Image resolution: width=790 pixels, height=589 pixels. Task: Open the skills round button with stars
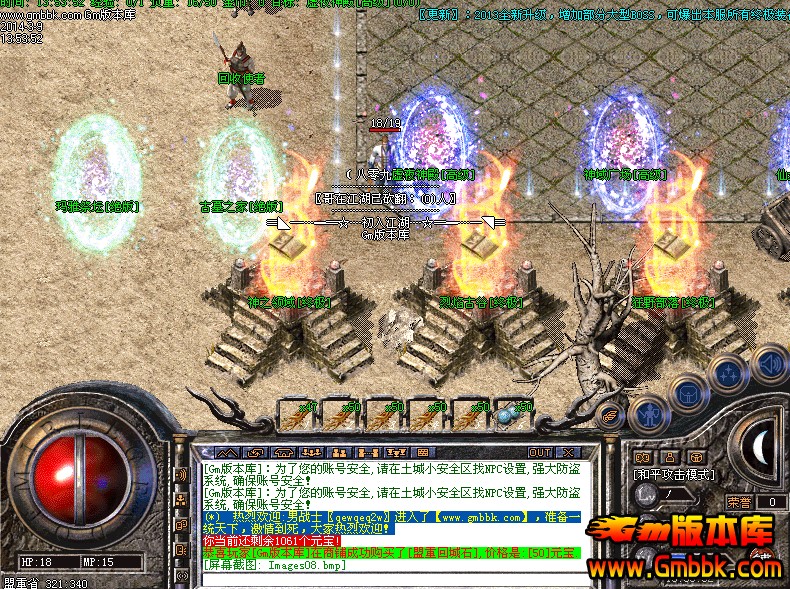click(728, 372)
